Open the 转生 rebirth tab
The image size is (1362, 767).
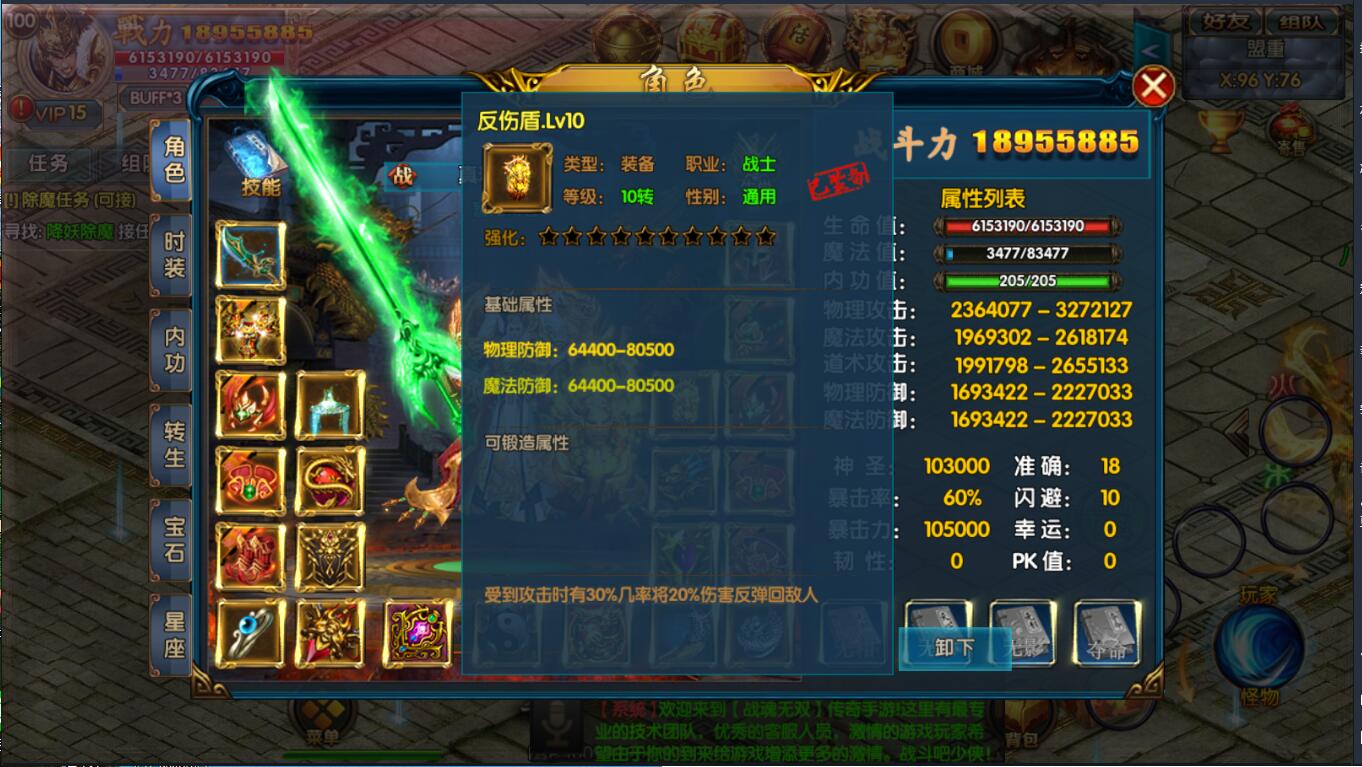pyautogui.click(x=174, y=444)
